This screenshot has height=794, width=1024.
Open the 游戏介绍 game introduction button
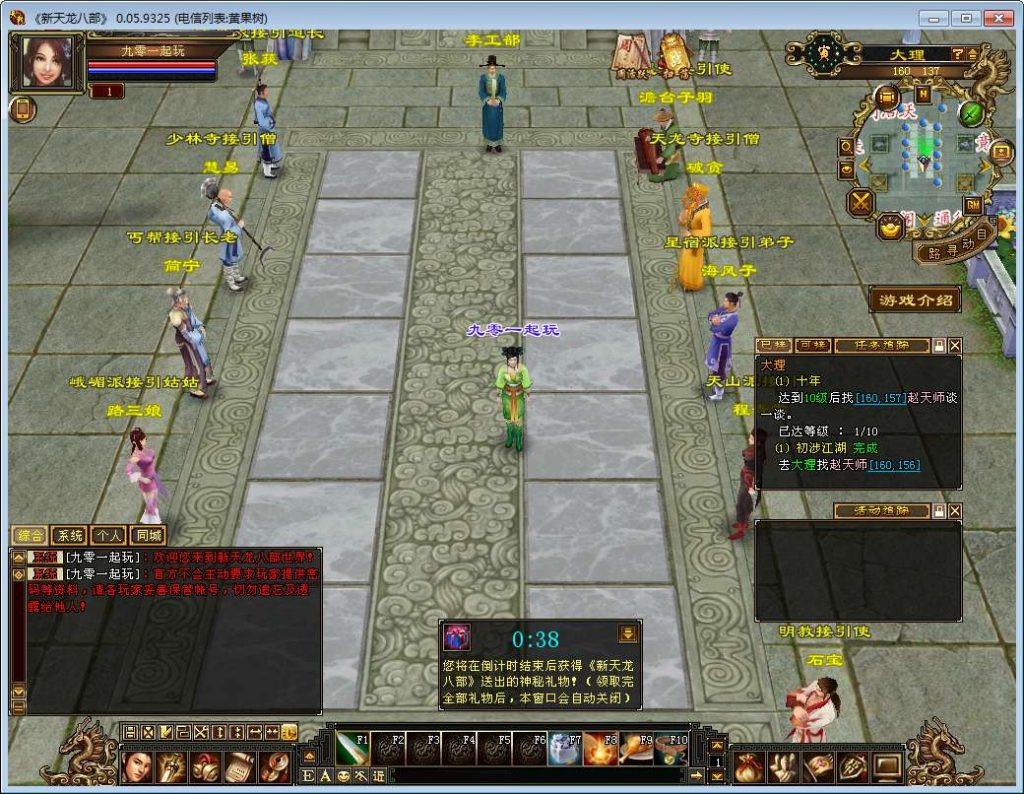pos(915,300)
